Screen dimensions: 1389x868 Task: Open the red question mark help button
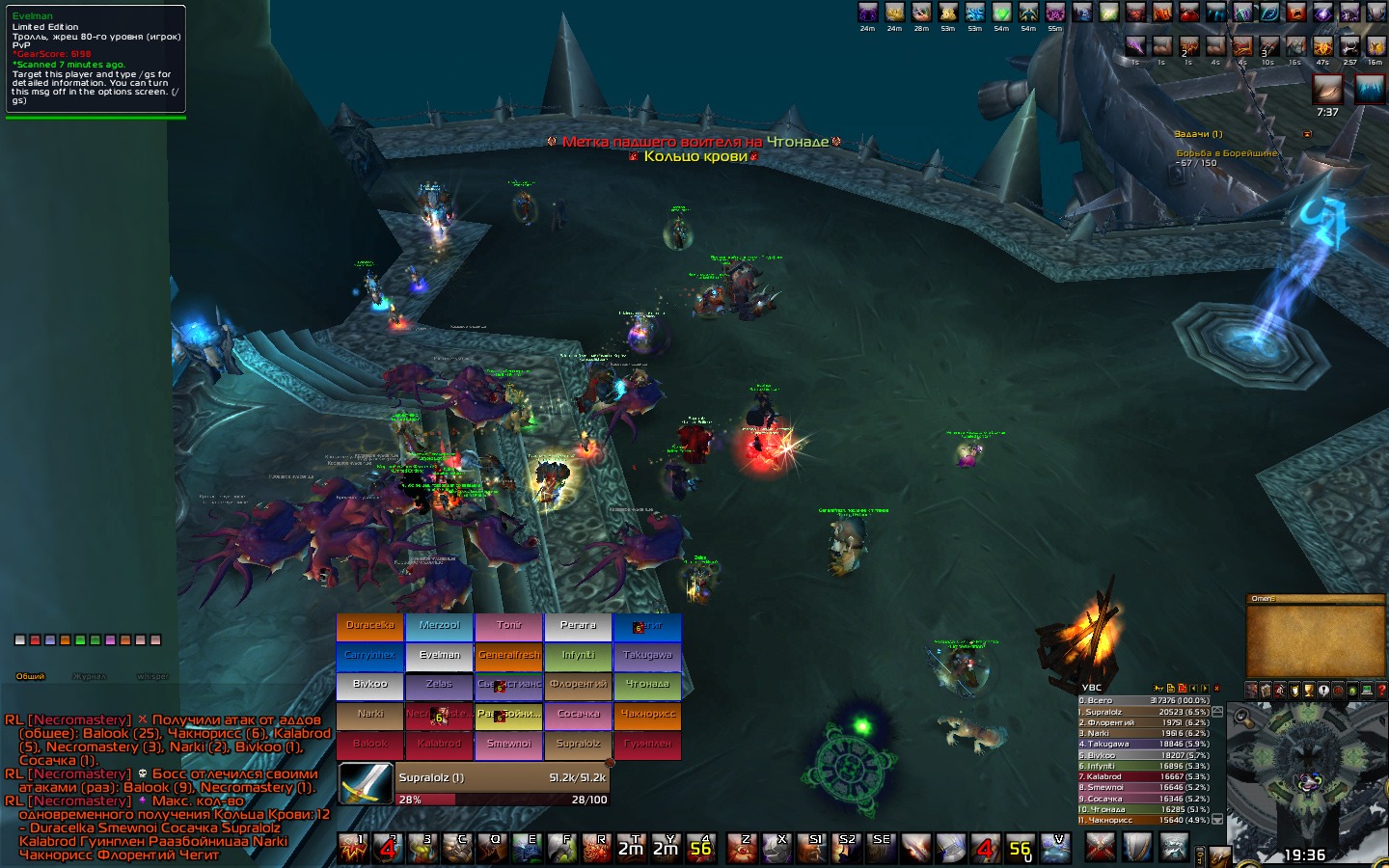point(1381,691)
